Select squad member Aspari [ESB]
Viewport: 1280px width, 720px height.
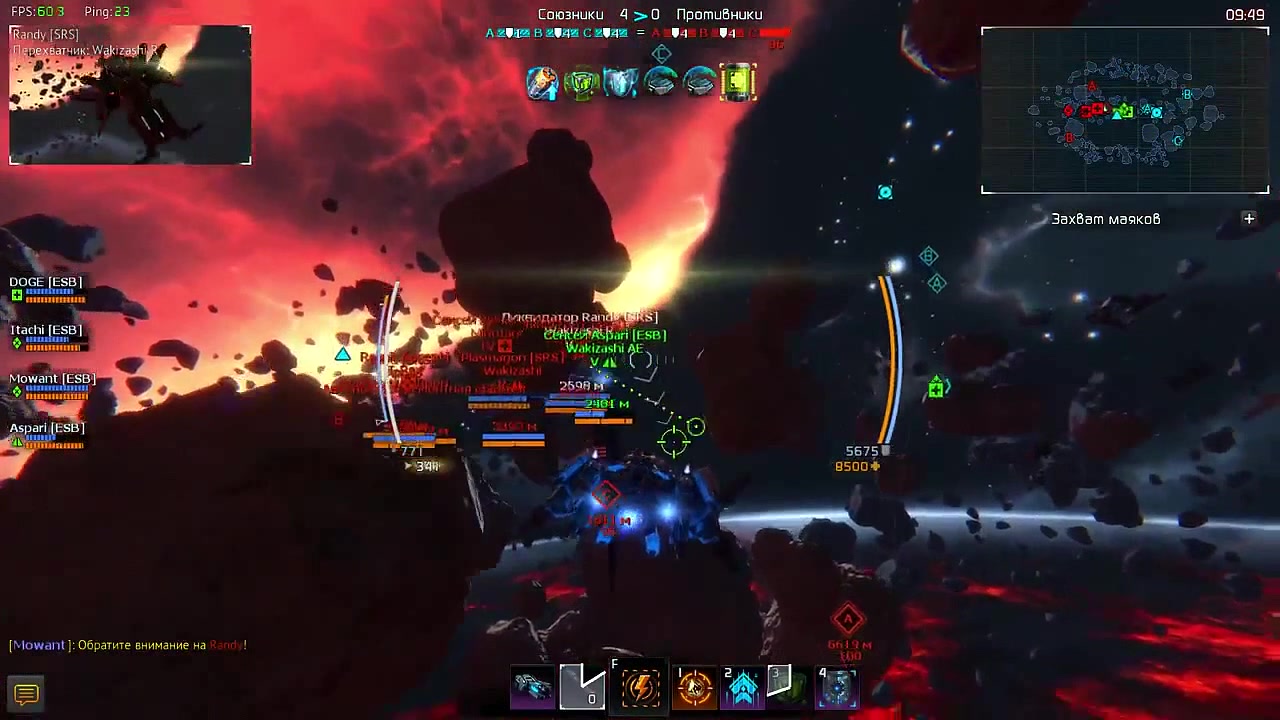(47, 429)
